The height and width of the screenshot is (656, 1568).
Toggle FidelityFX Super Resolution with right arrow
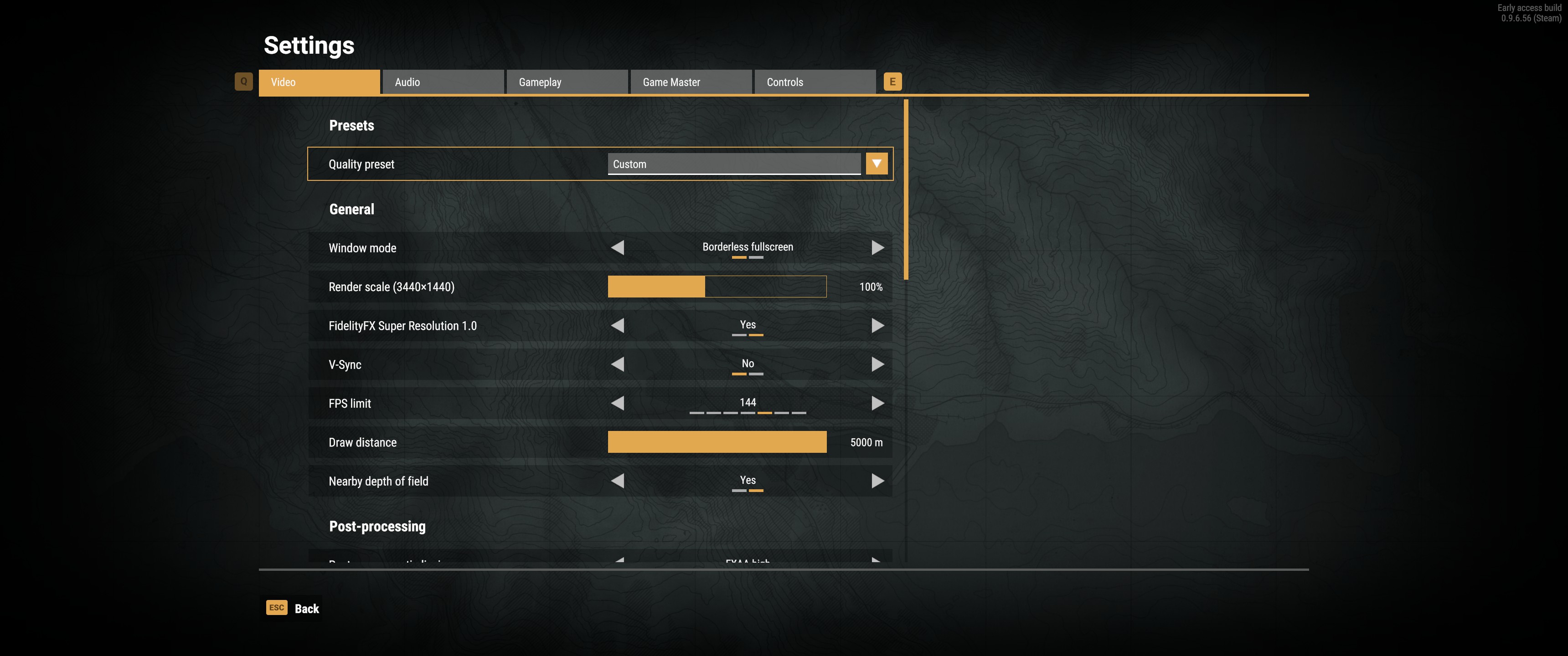click(x=877, y=326)
